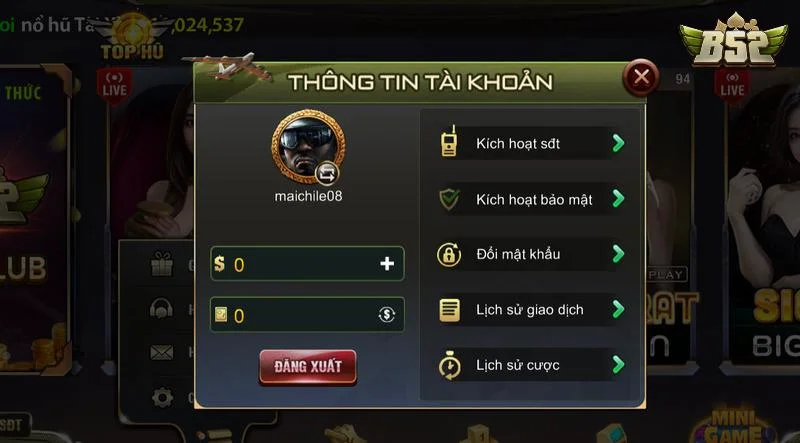Open Lịch sử cược history

[531, 365]
